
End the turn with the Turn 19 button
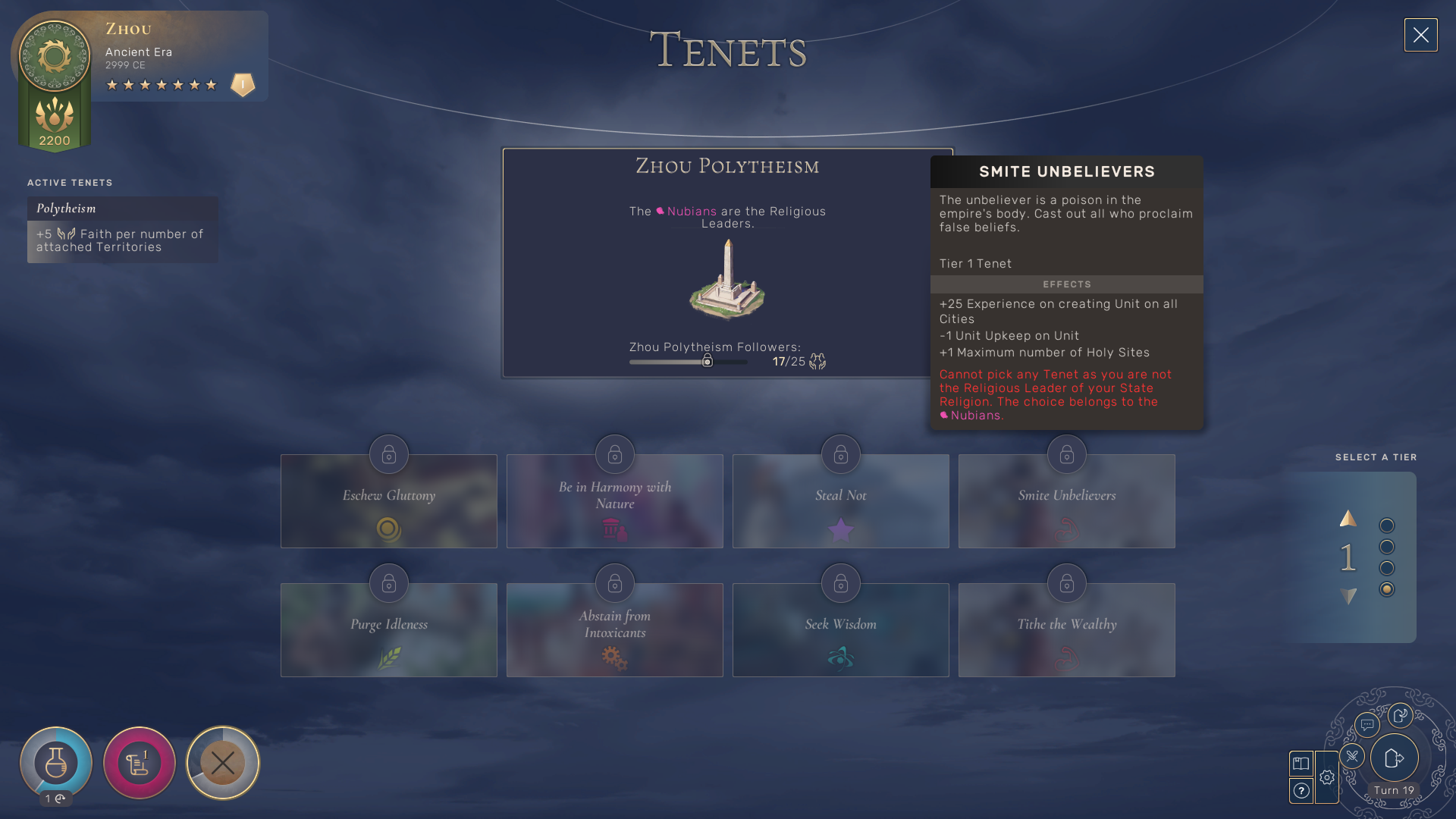(1394, 758)
